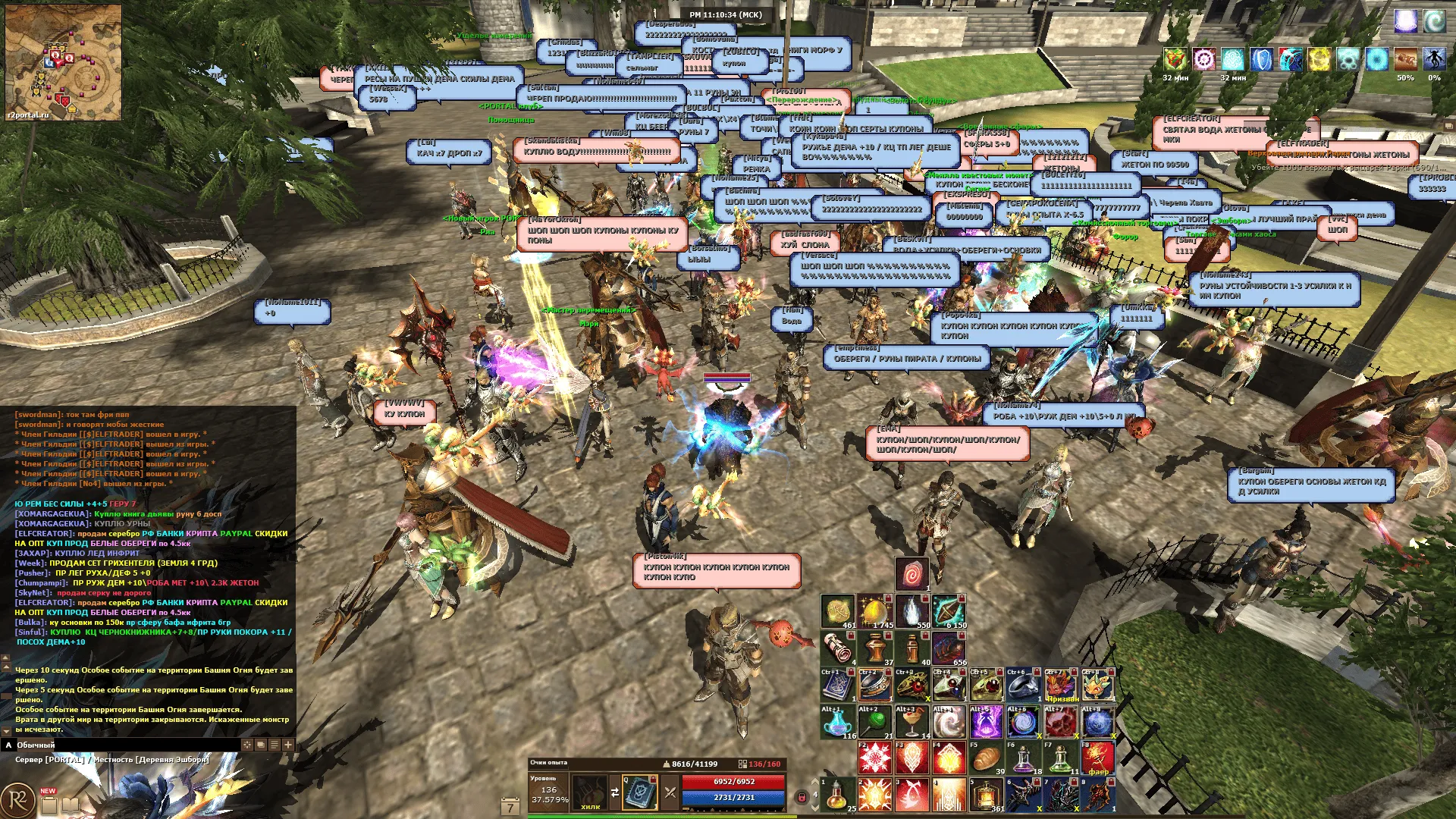This screenshot has height=819, width=1456.
Task: Use the blue flask in Alt+1 slot
Action: (x=837, y=723)
